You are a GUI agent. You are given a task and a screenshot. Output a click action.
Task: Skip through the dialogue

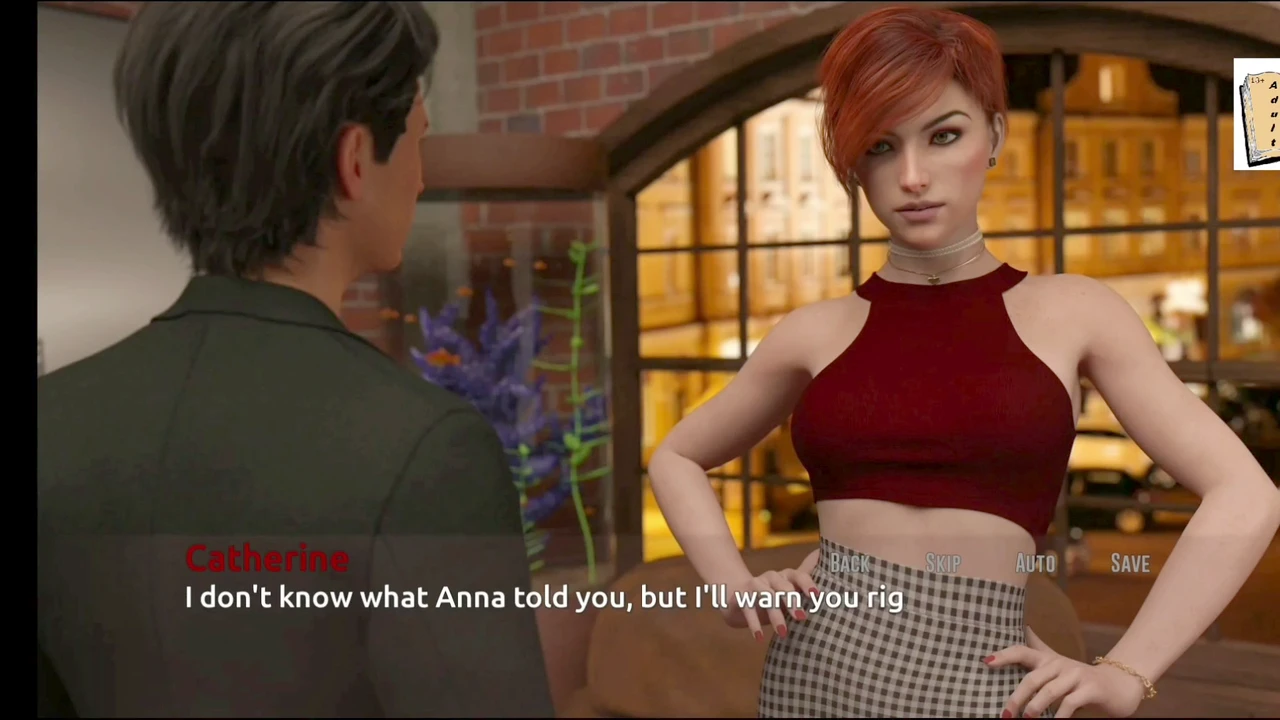pos(942,564)
